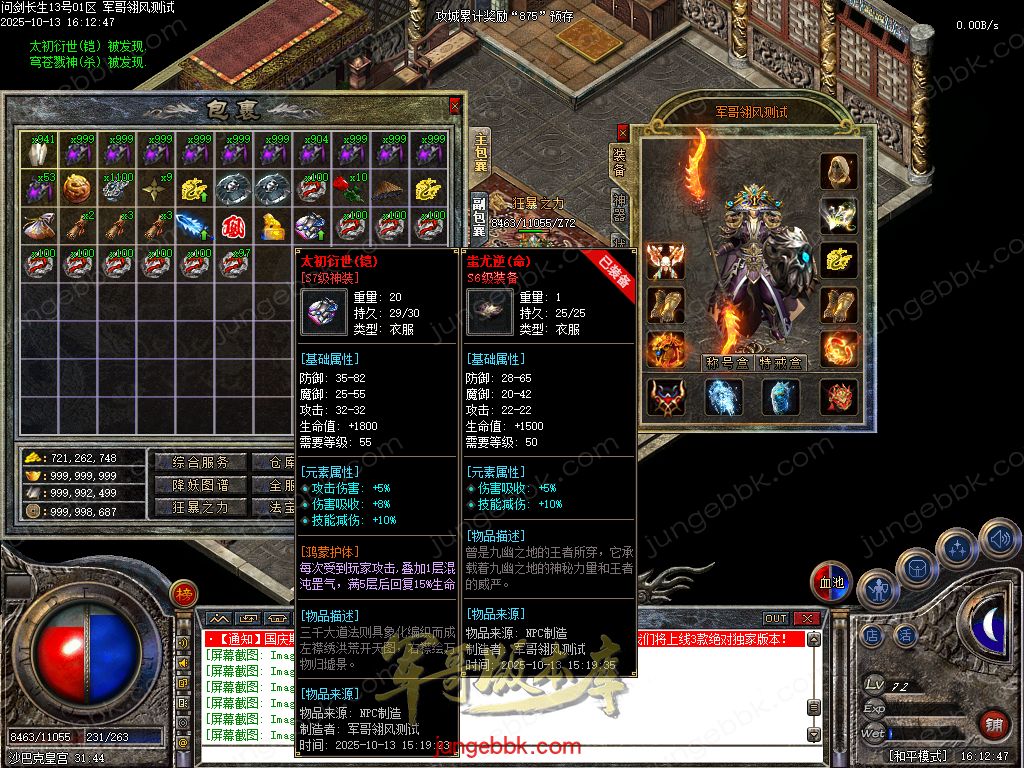This screenshot has height=768, width=1024.
Task: Select the 太初衍世 armor in the bag
Action: pyautogui.click(x=311, y=226)
